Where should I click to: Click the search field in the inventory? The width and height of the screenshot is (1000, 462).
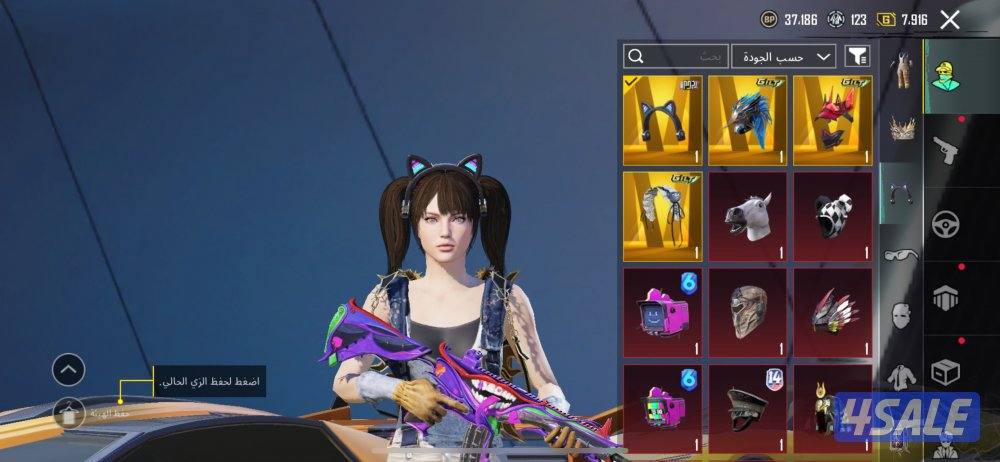[x=675, y=56]
